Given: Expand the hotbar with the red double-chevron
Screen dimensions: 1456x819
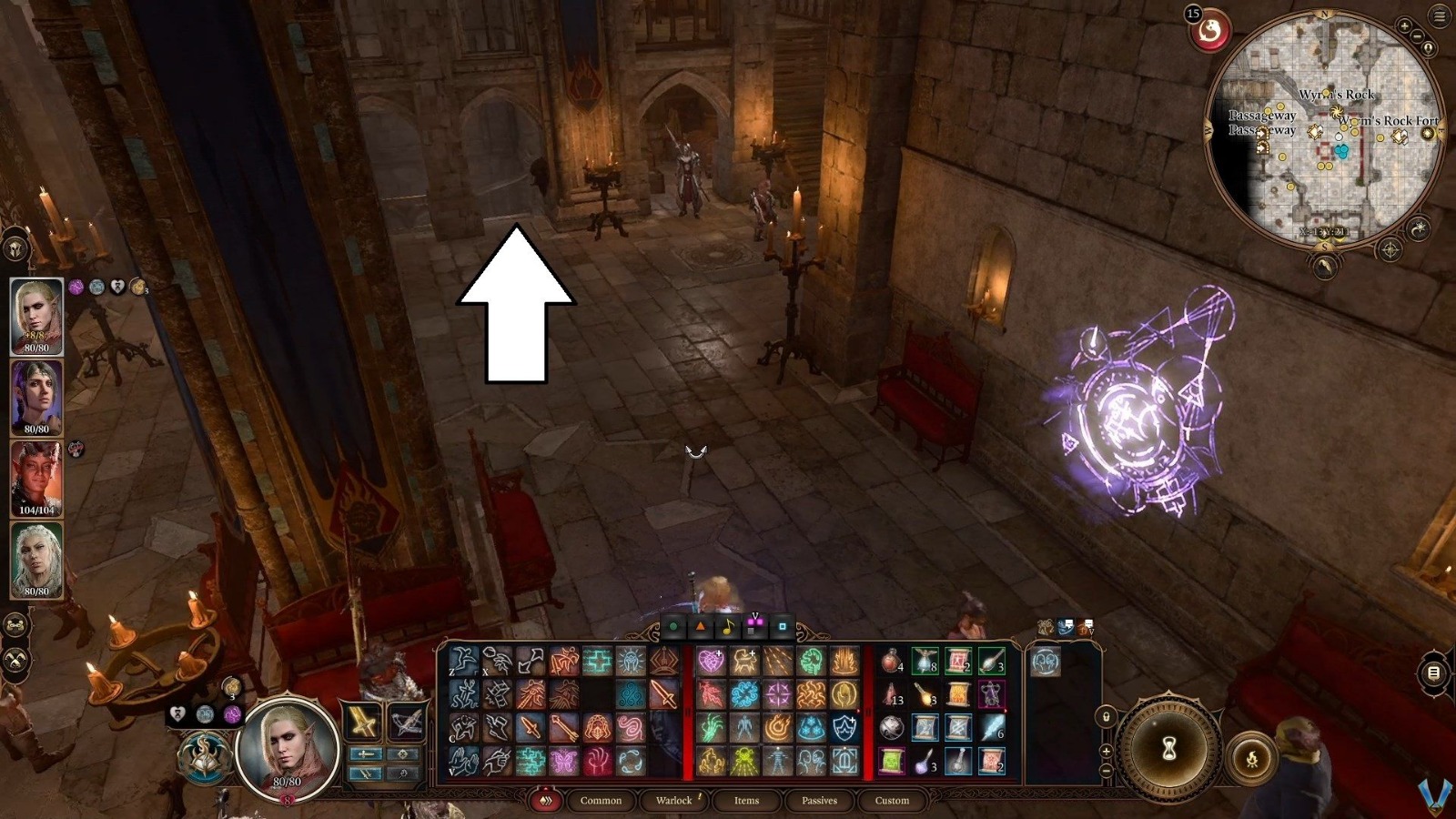Looking at the screenshot, I should coord(546,800).
